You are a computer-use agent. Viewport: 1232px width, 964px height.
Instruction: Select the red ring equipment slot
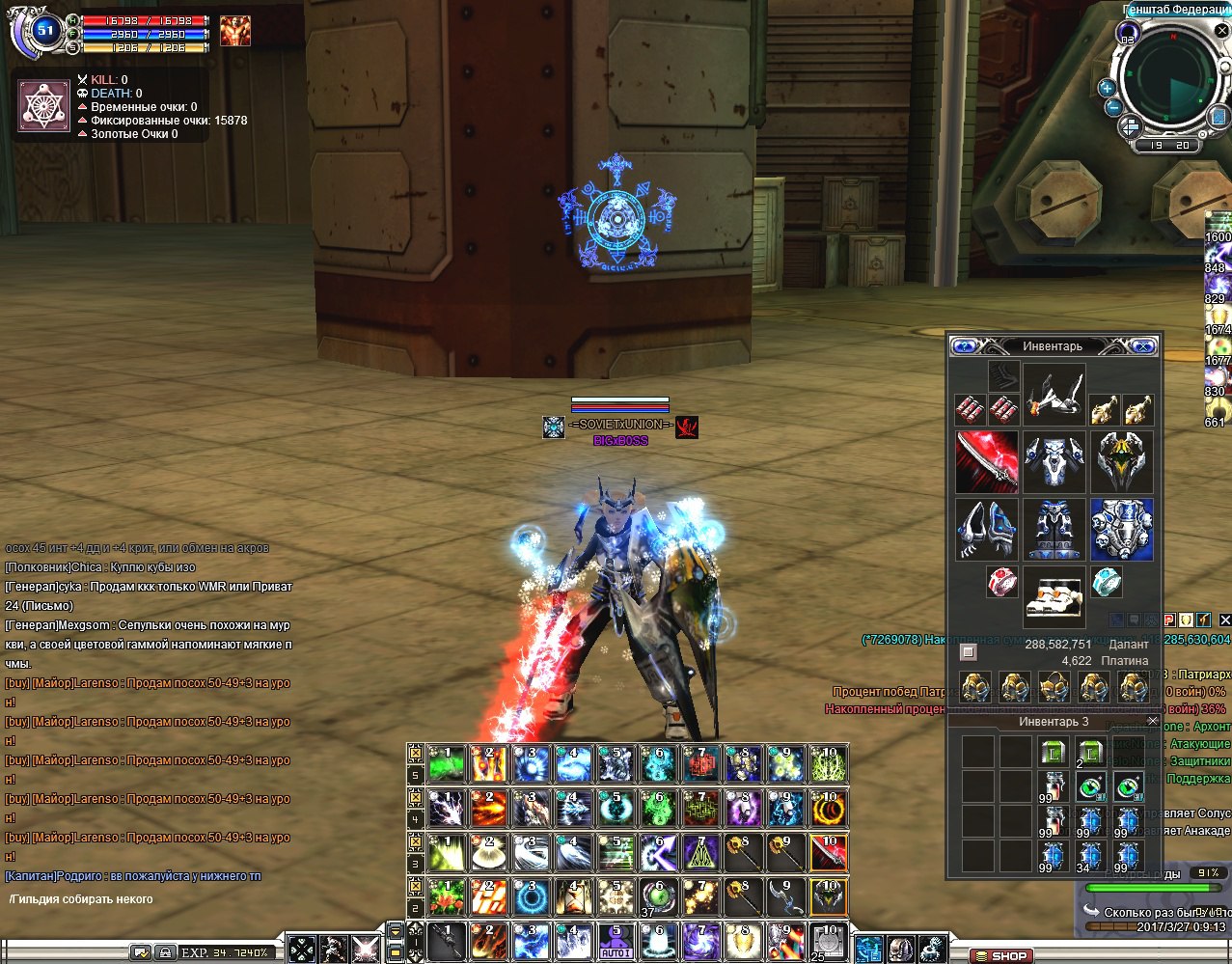[x=1002, y=582]
